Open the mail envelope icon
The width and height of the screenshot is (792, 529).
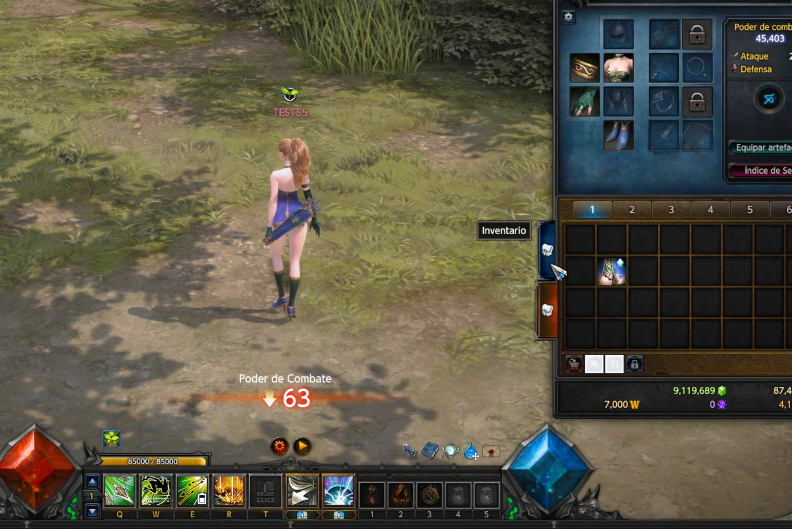click(x=491, y=451)
